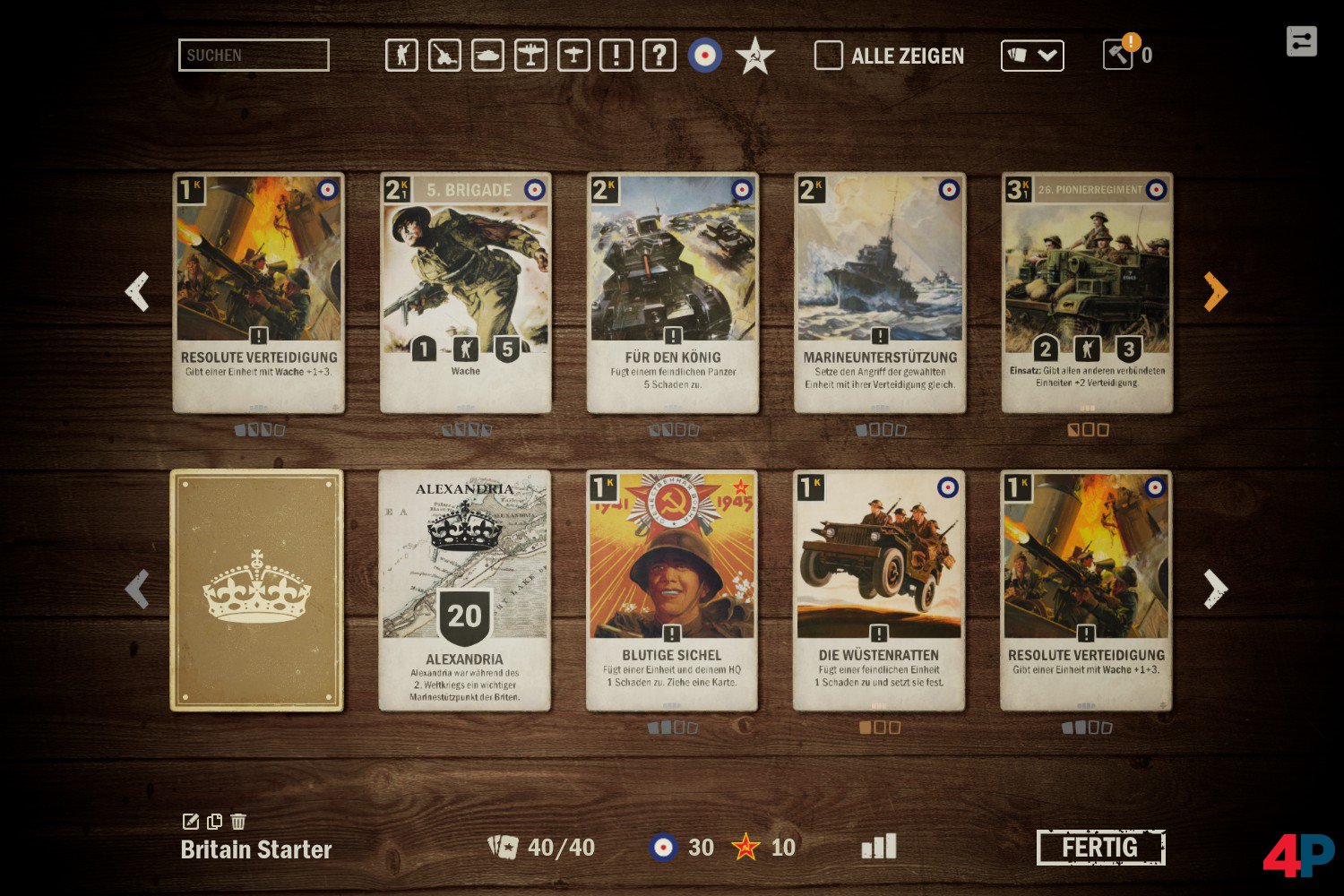Filter cards by tank unit type
This screenshot has height=896, width=1344.
pyautogui.click(x=487, y=56)
